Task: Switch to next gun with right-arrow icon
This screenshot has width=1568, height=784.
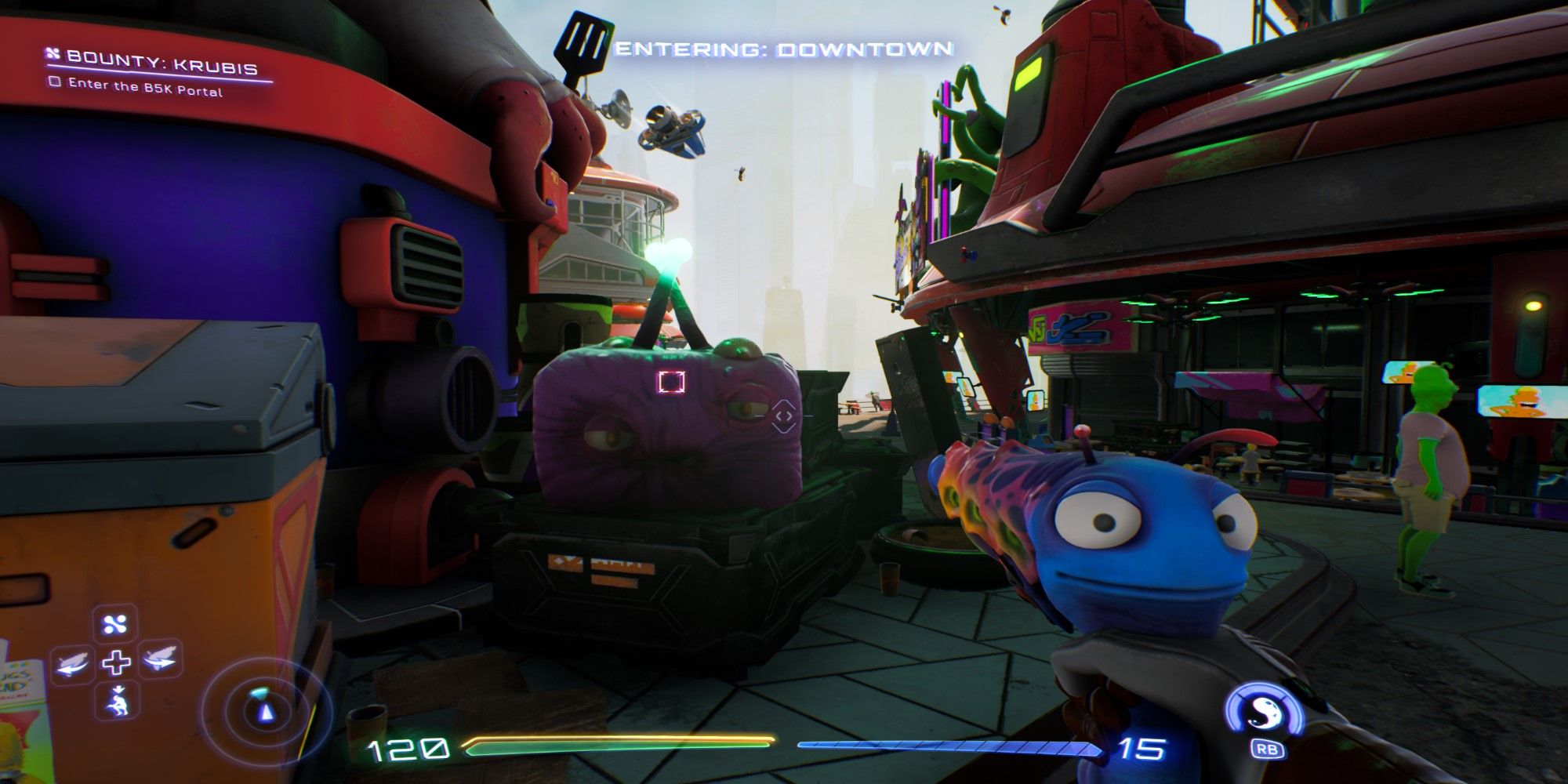Action: [158, 660]
